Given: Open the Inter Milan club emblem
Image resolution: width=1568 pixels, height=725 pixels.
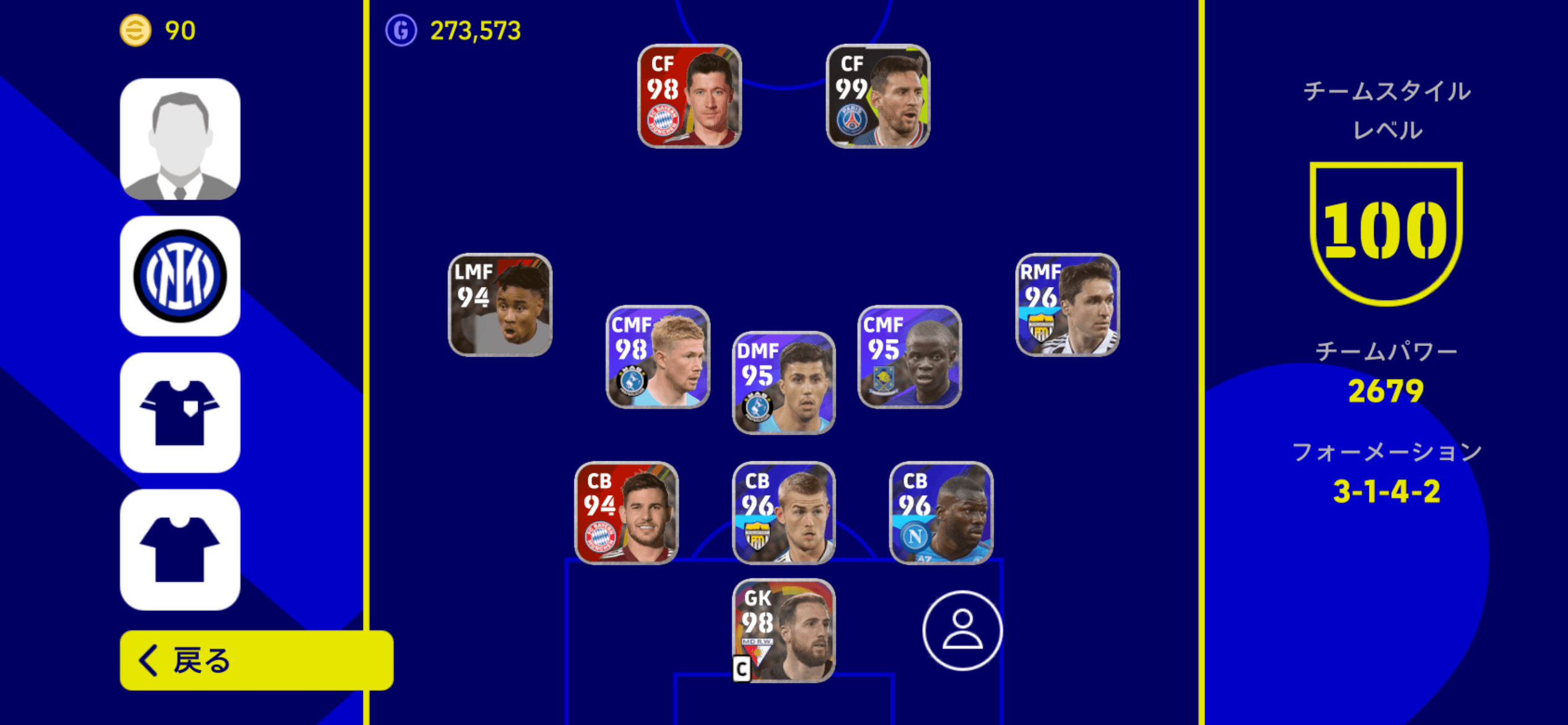Looking at the screenshot, I should coord(180,277).
